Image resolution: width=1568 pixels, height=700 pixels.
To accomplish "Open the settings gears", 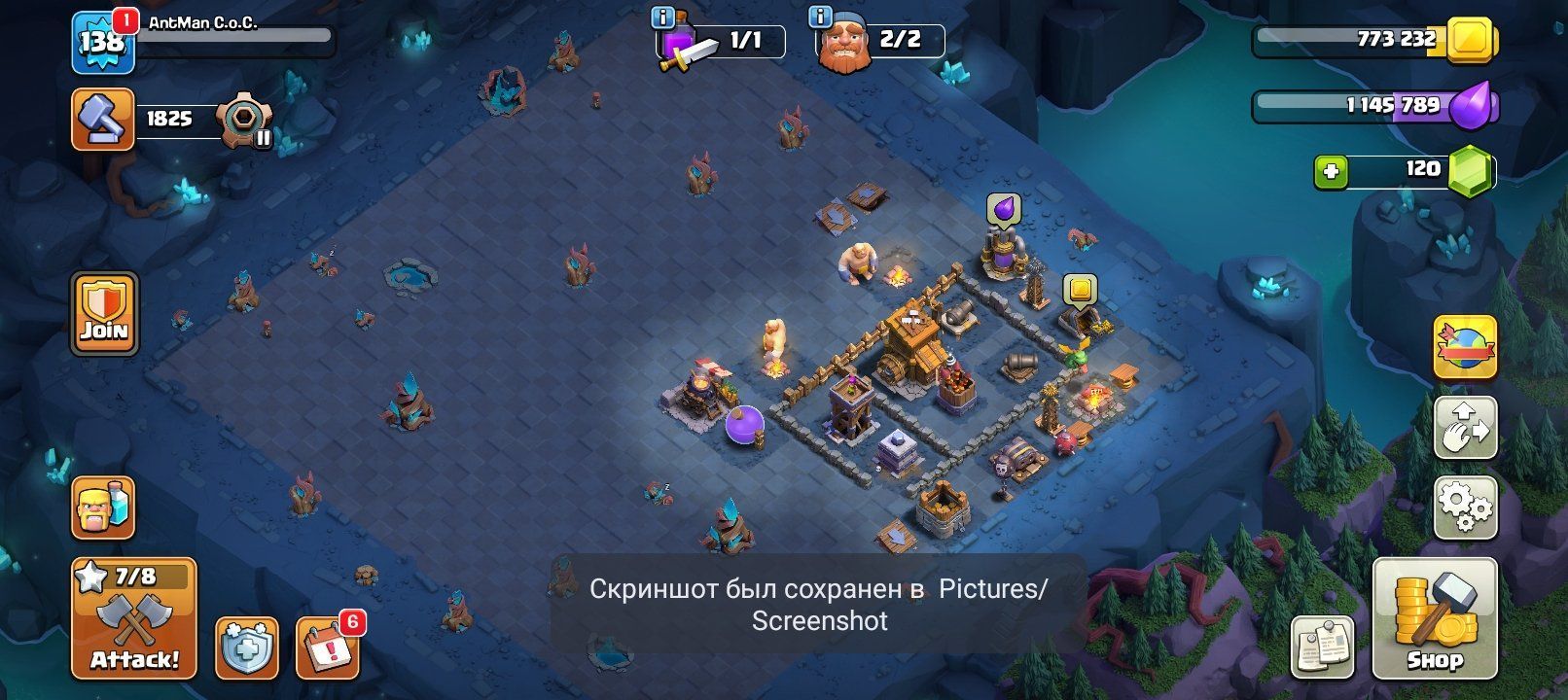I will click(x=1466, y=506).
